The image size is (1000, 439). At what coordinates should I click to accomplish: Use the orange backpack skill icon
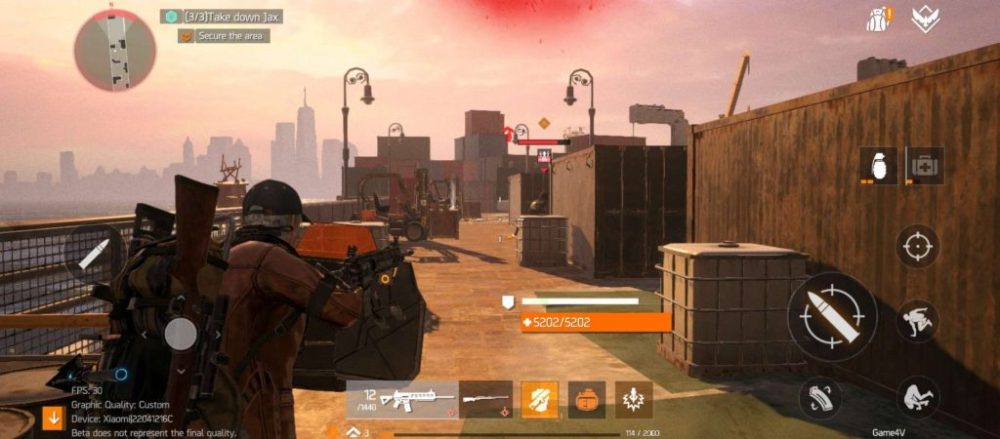pyautogui.click(x=587, y=399)
